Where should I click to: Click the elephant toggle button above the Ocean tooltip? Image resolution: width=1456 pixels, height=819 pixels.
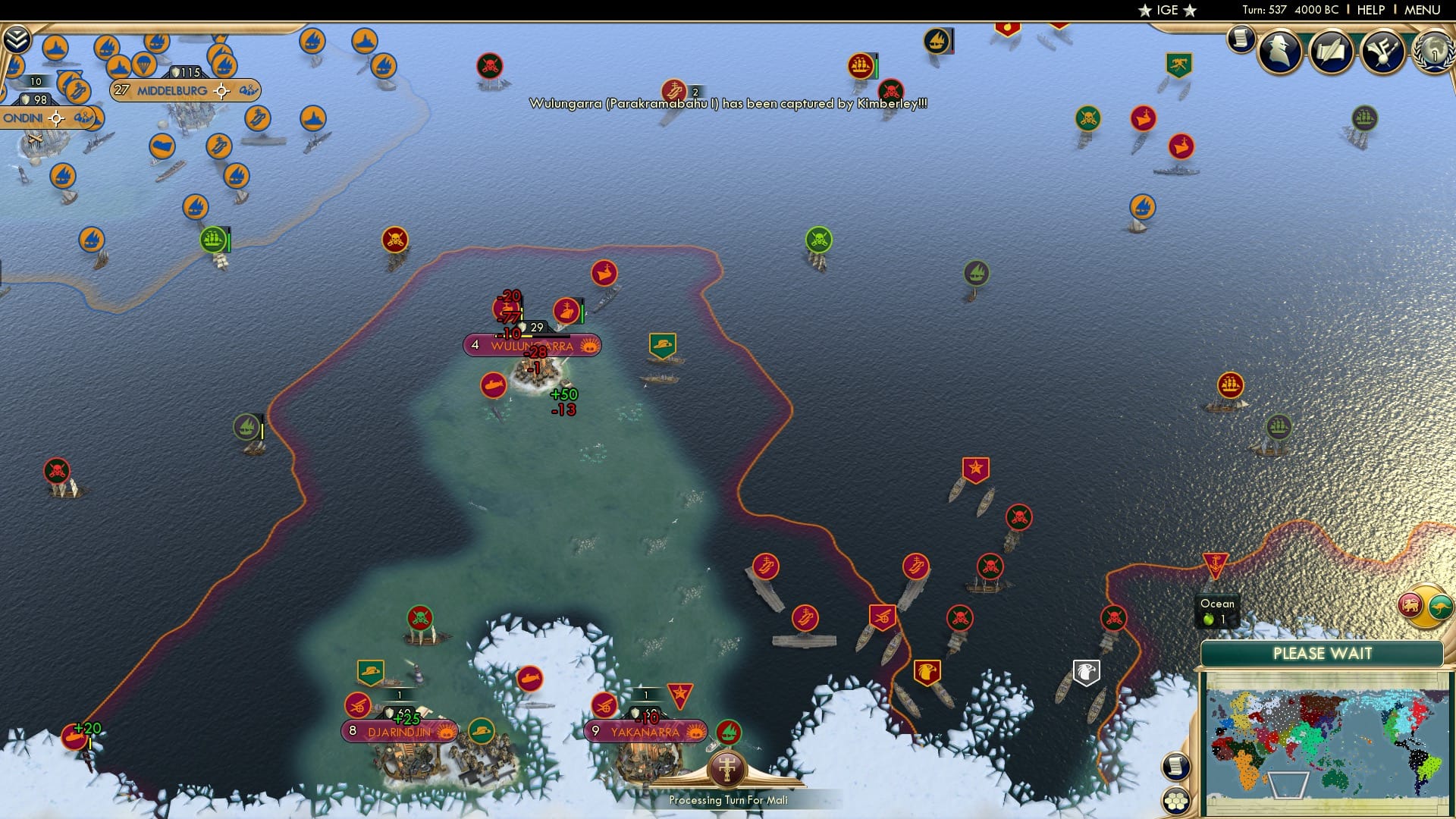coord(1408,603)
